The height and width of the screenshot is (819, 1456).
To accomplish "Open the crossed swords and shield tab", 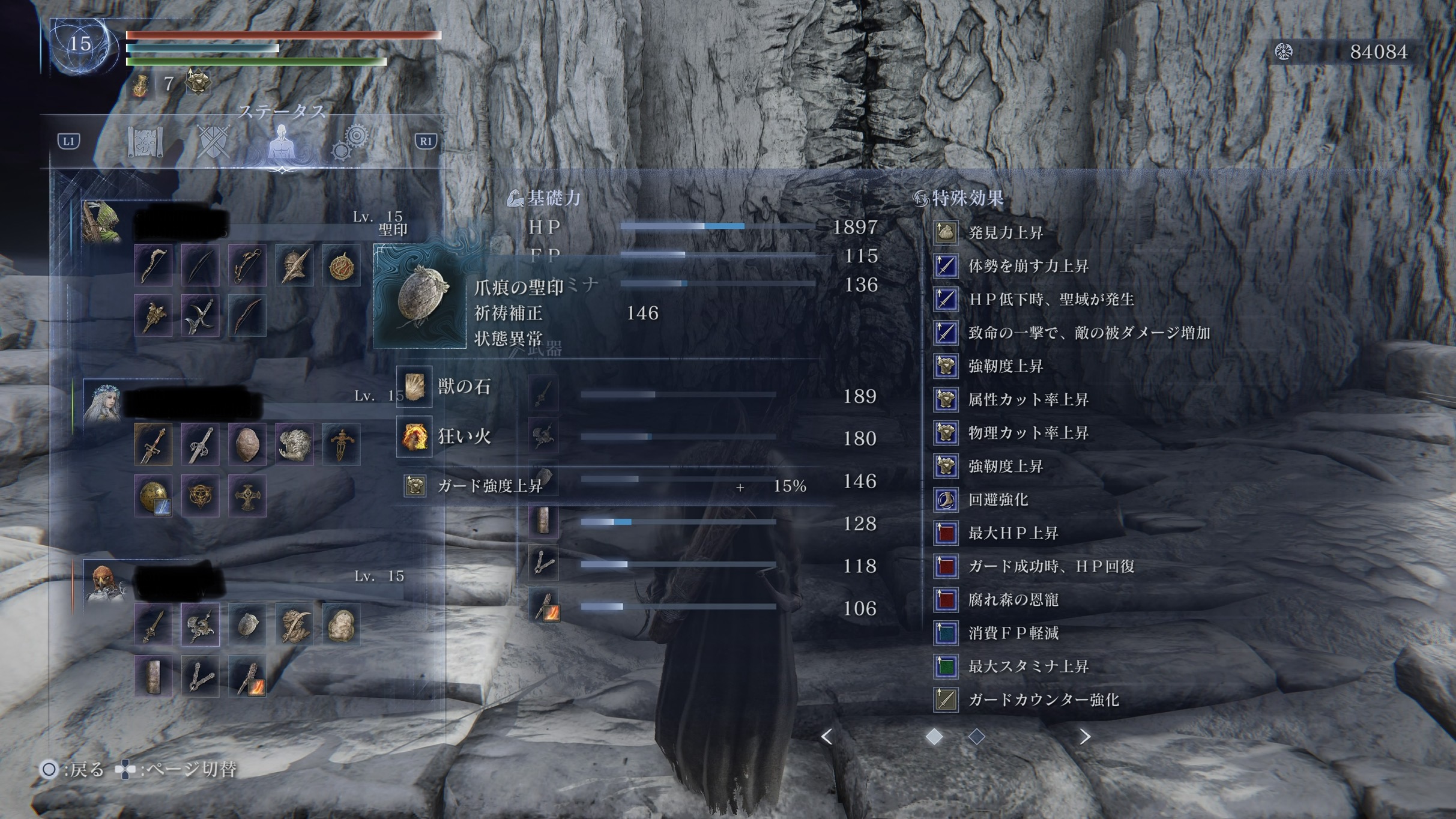I will pyautogui.click(x=213, y=142).
